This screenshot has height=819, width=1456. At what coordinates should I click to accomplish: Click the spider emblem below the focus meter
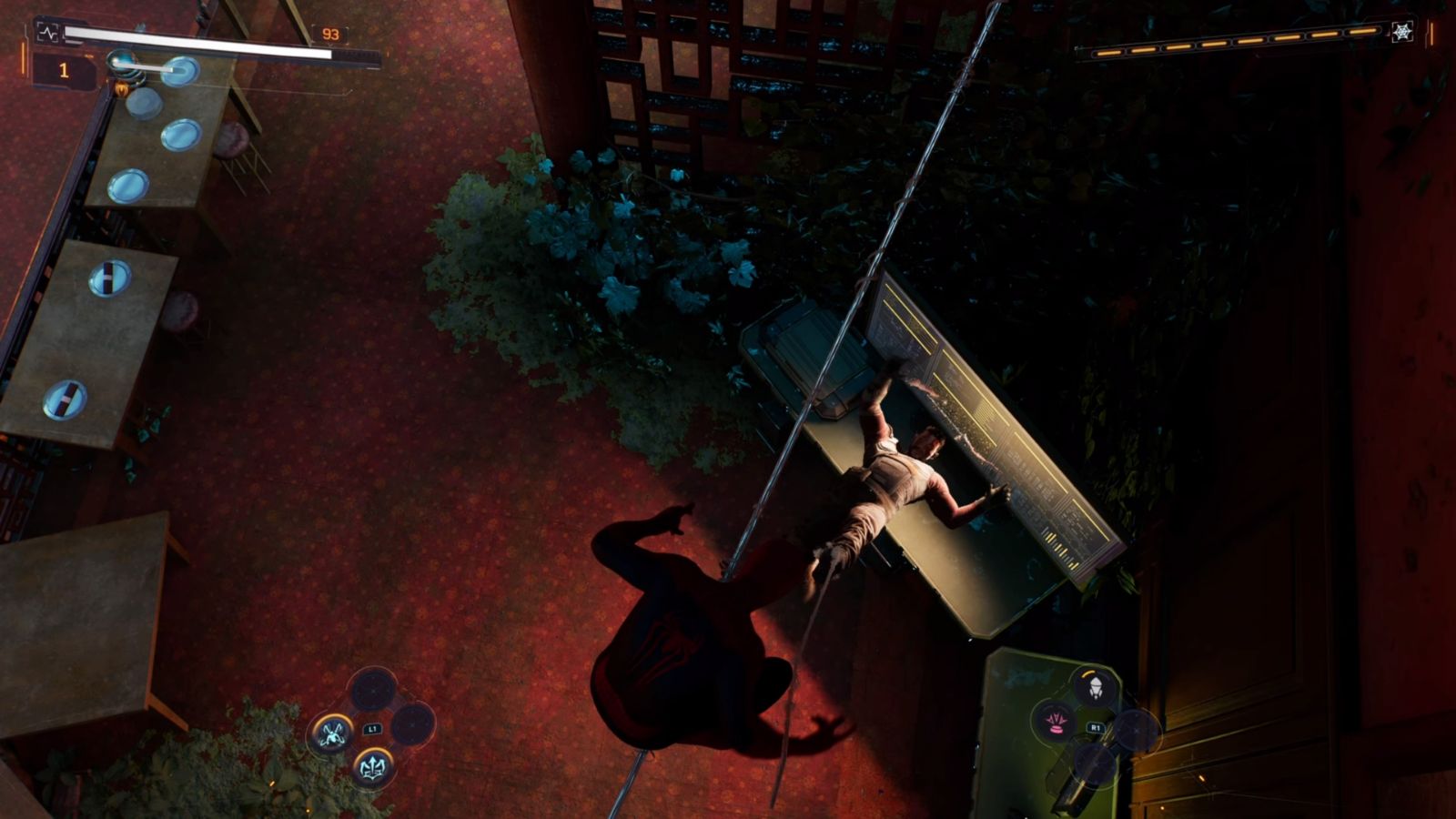point(122,89)
